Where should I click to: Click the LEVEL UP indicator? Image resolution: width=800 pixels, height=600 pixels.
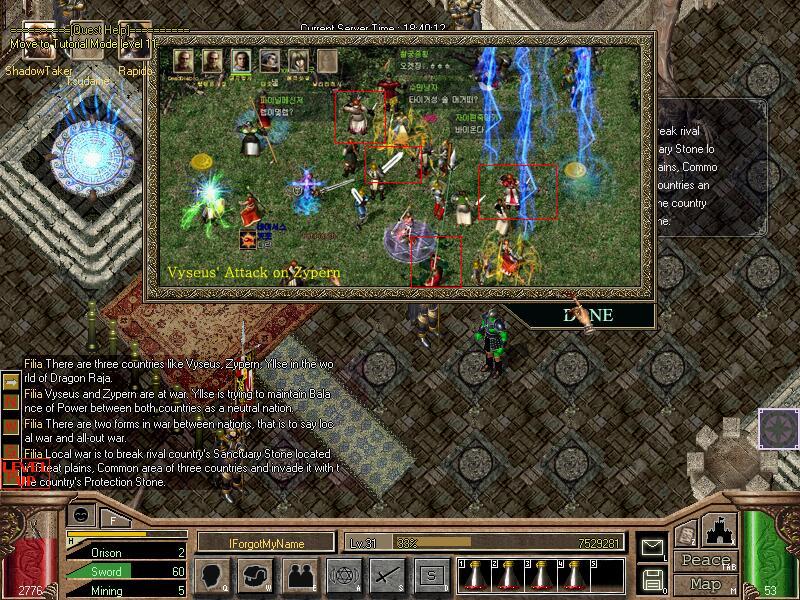tap(12, 468)
